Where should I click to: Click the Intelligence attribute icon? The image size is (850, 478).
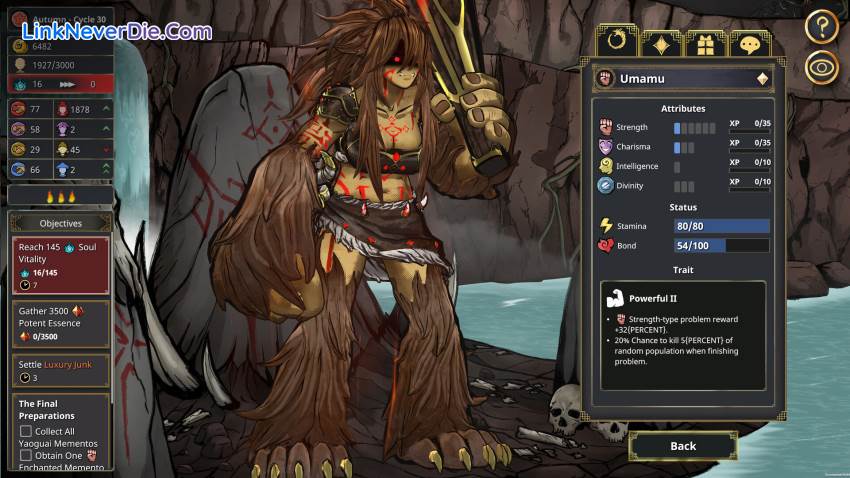pyautogui.click(x=605, y=166)
